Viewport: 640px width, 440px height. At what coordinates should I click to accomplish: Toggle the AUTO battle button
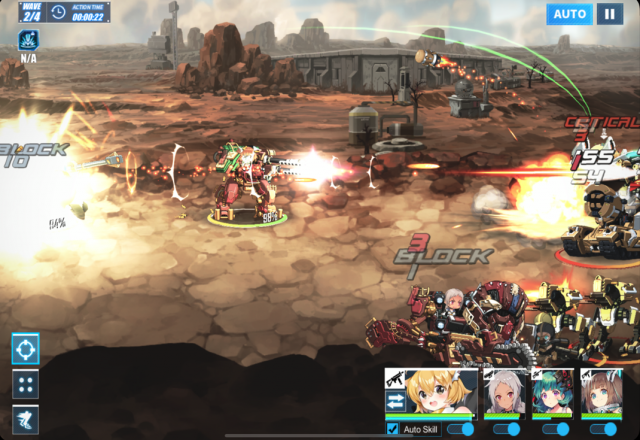pyautogui.click(x=570, y=14)
